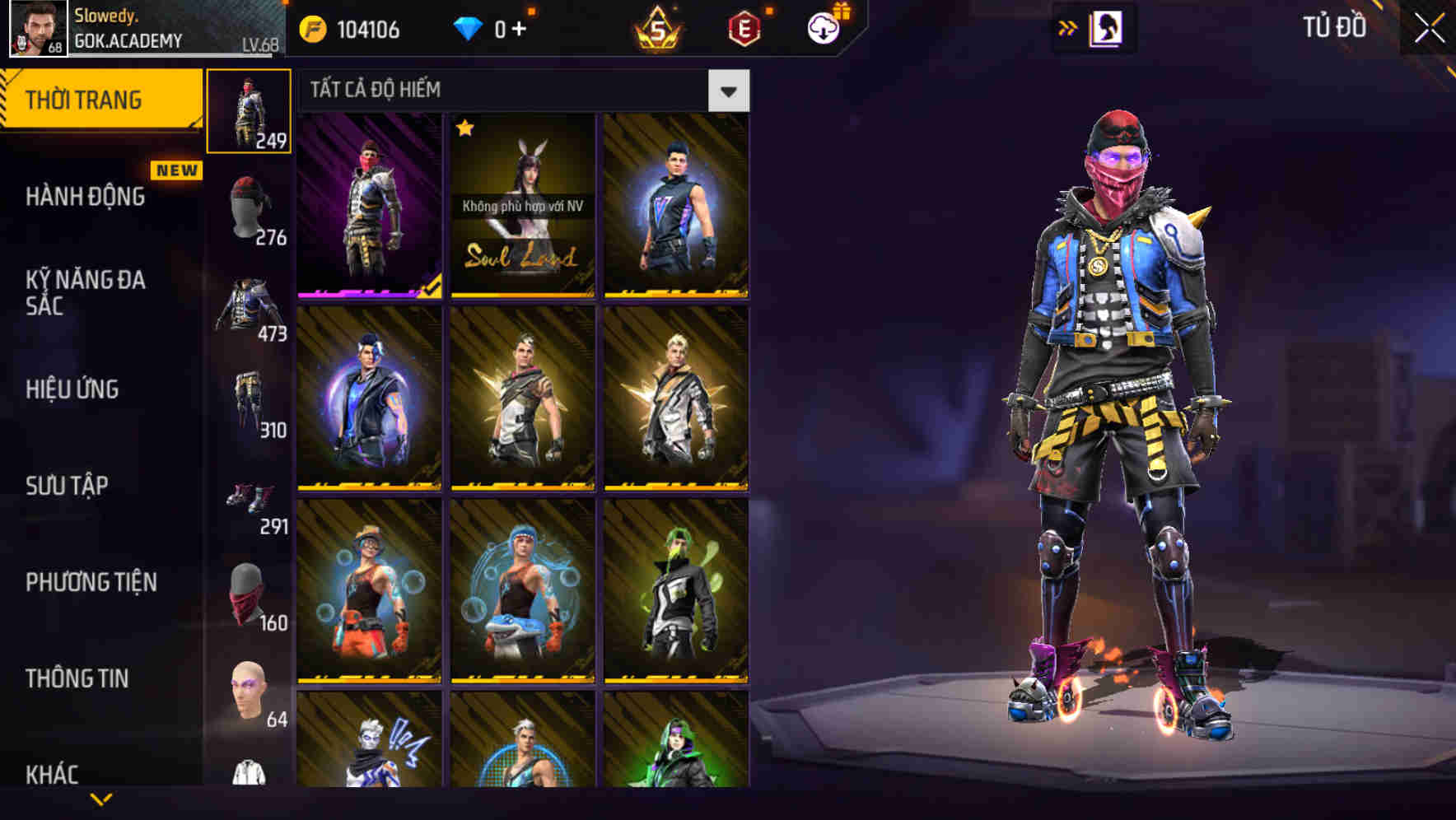Screen dimensions: 1456x820
Task: Click the double-chevron collapse arrows near profile icon
Action: point(1067,27)
